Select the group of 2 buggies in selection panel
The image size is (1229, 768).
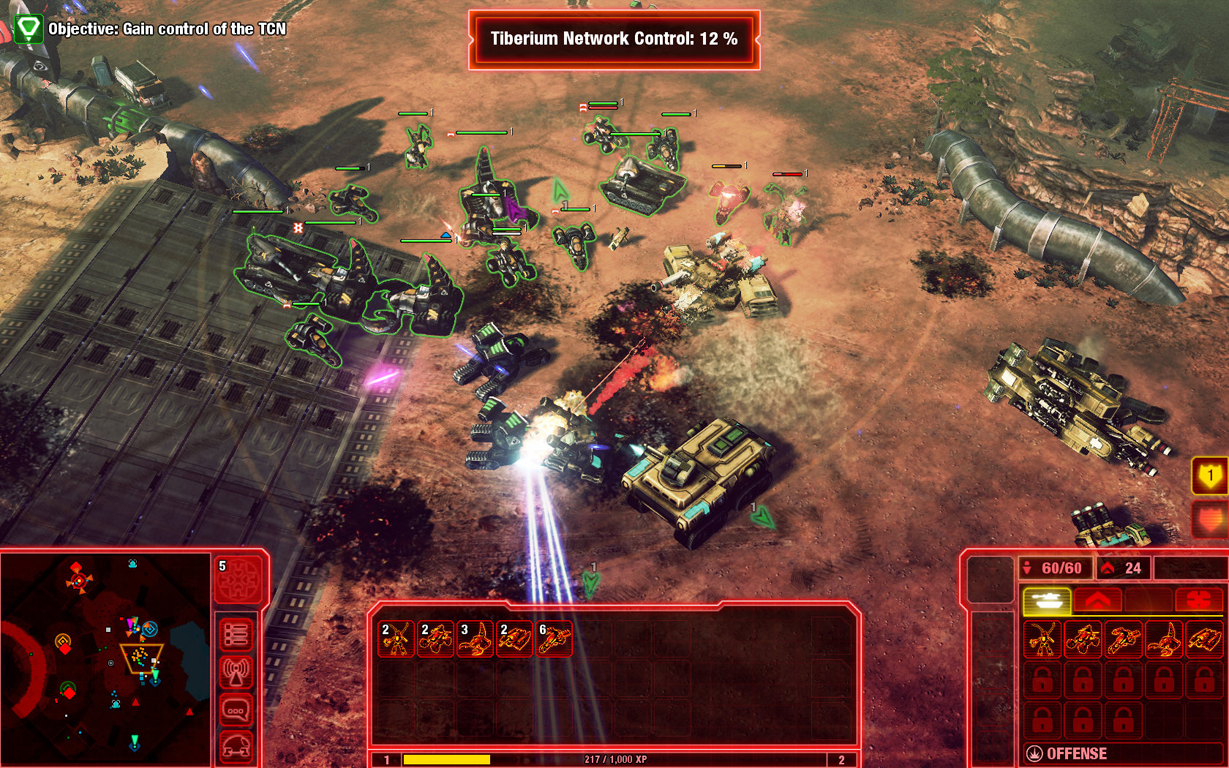pyautogui.click(x=435, y=639)
